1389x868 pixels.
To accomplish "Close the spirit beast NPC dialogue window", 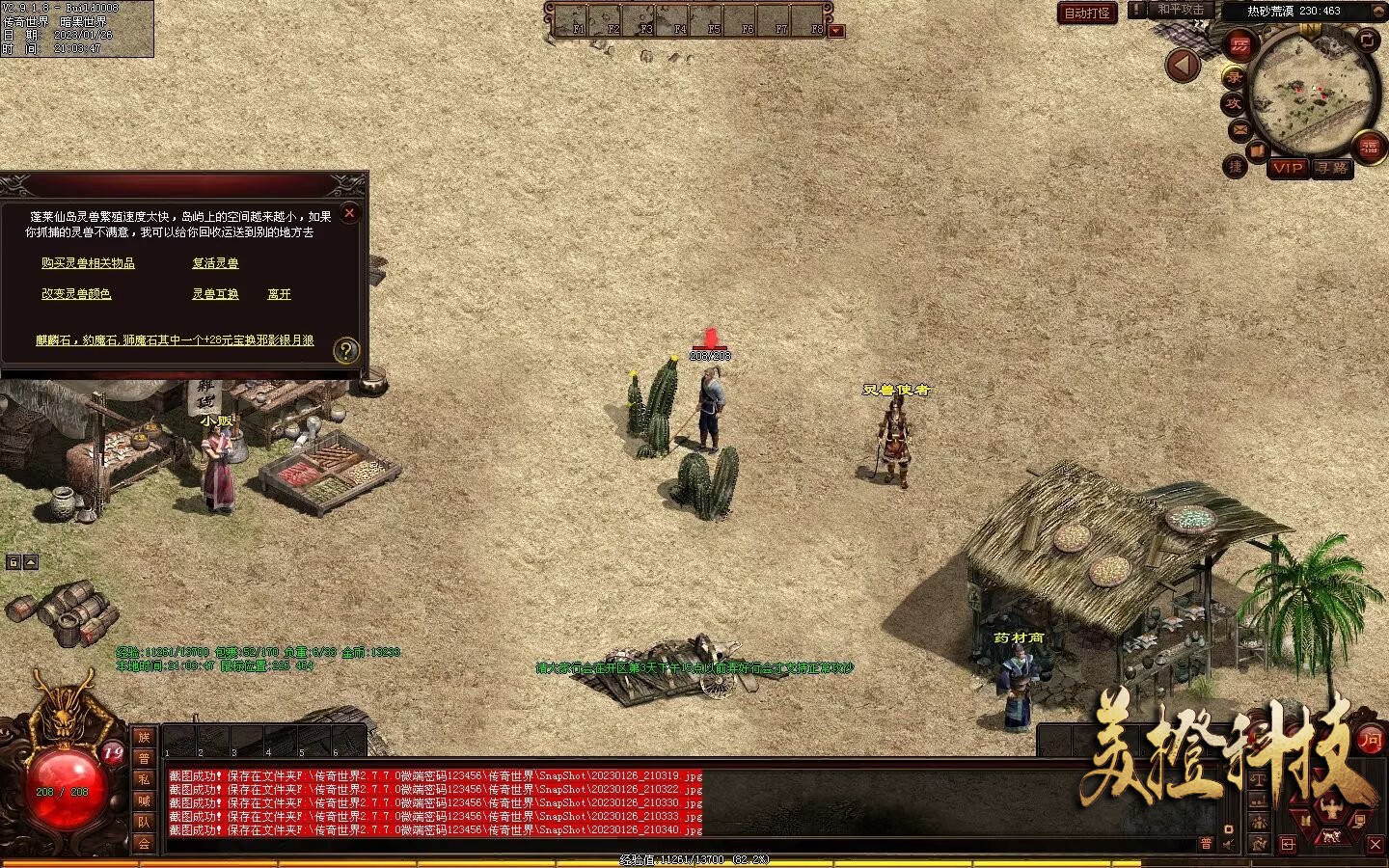I will 350,213.
